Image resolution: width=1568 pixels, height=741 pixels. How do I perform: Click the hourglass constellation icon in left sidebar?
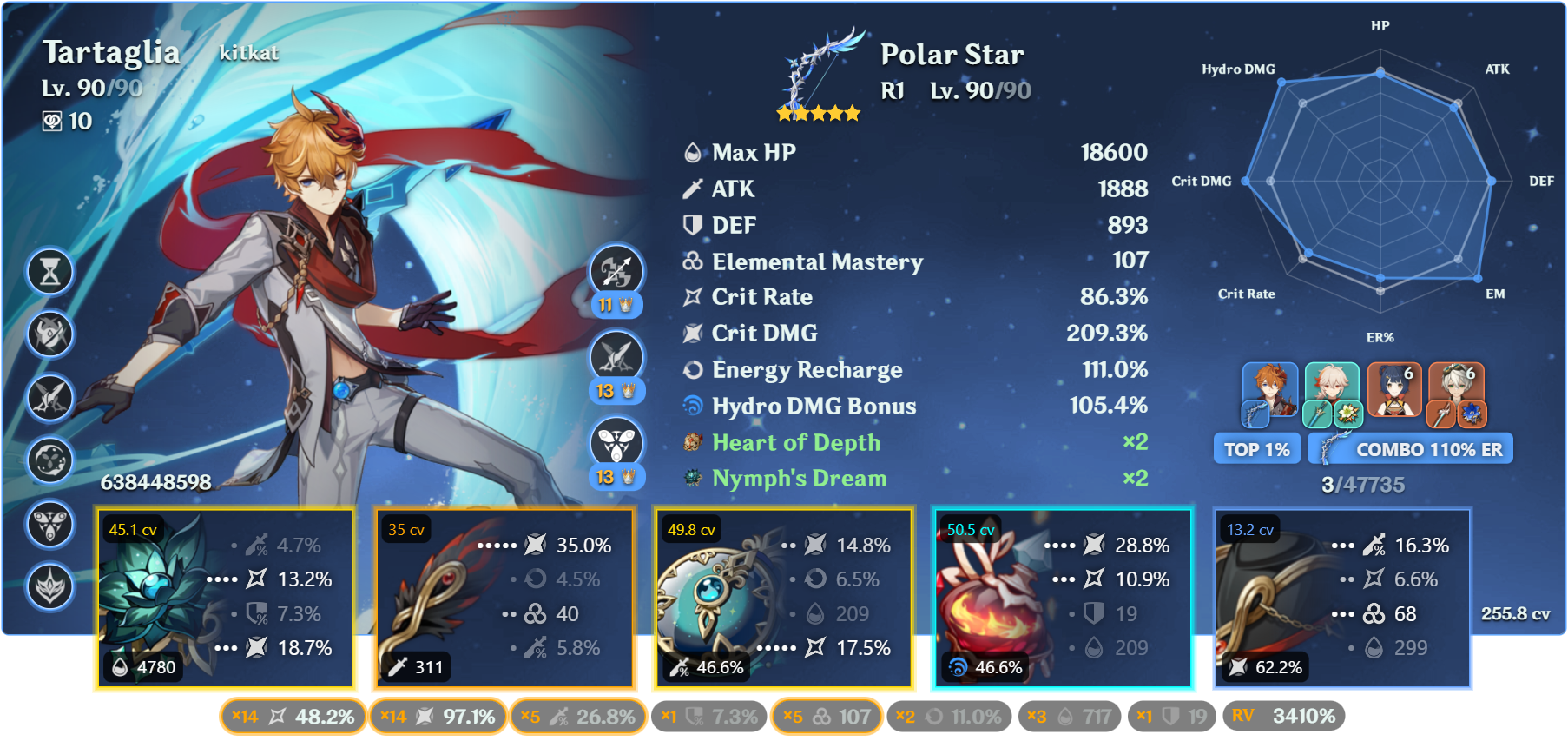(49, 271)
